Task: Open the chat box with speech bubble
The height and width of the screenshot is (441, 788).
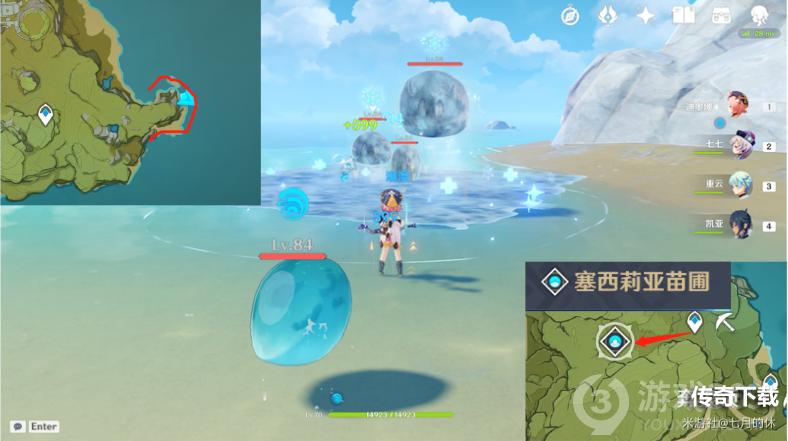Action: pyautogui.click(x=17, y=426)
